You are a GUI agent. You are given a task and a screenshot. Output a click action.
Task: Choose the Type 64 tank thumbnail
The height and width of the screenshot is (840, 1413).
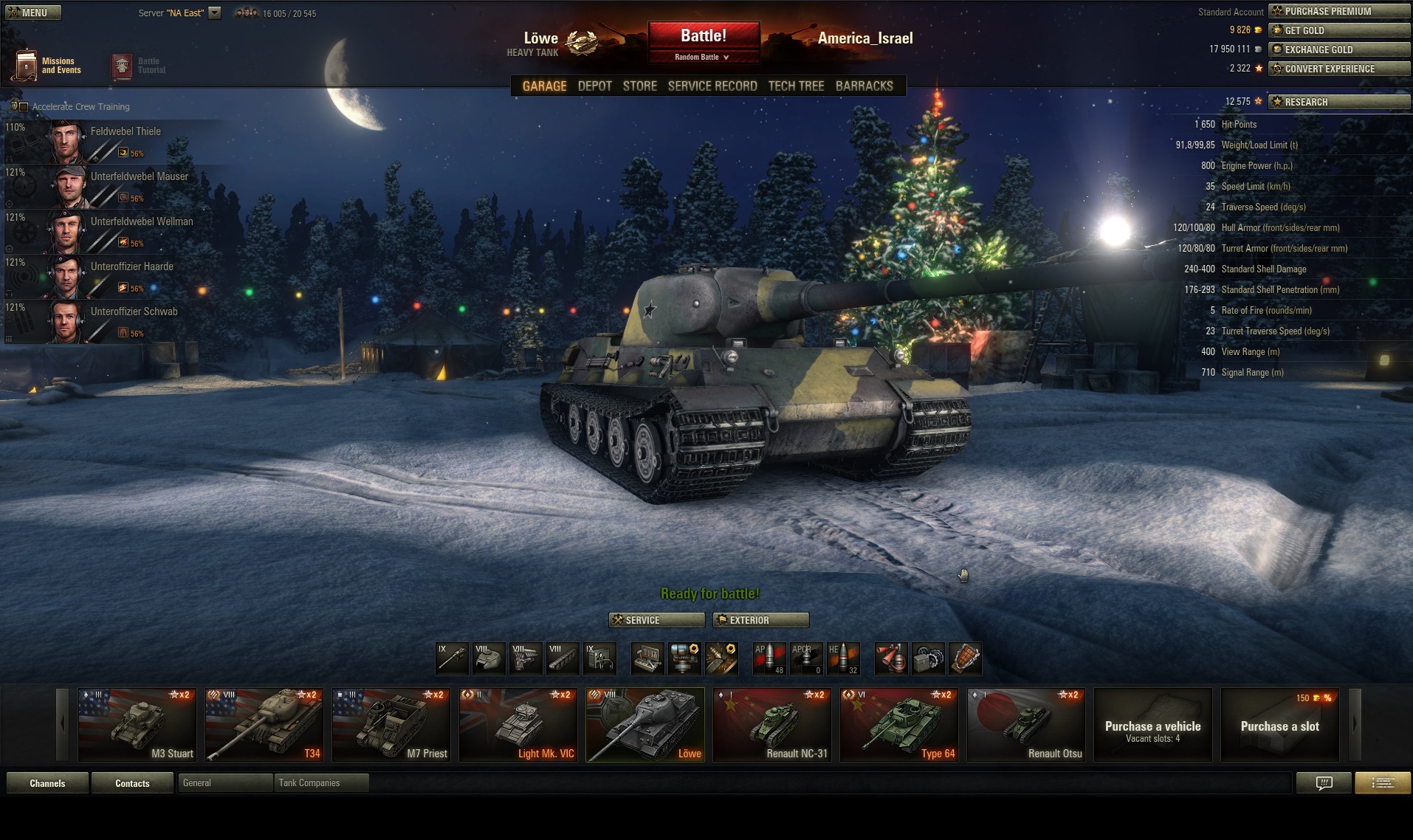coord(899,725)
